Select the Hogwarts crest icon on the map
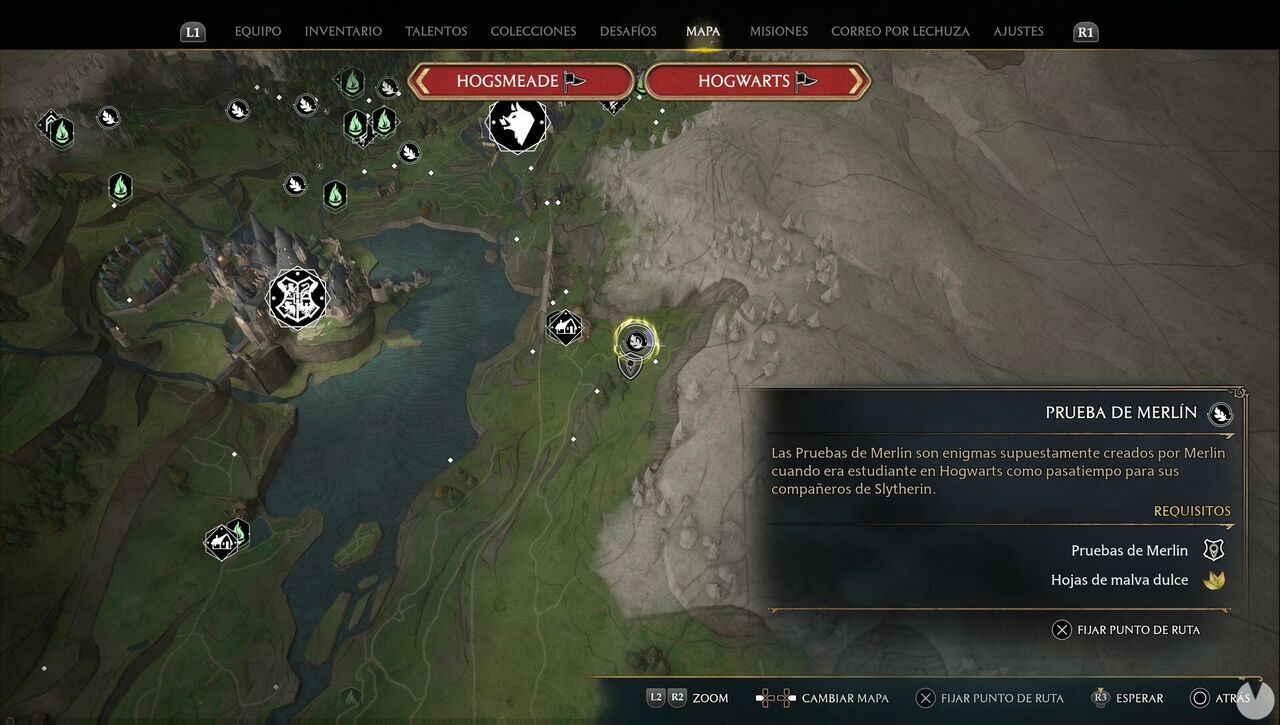This screenshot has width=1280, height=725. (296, 298)
